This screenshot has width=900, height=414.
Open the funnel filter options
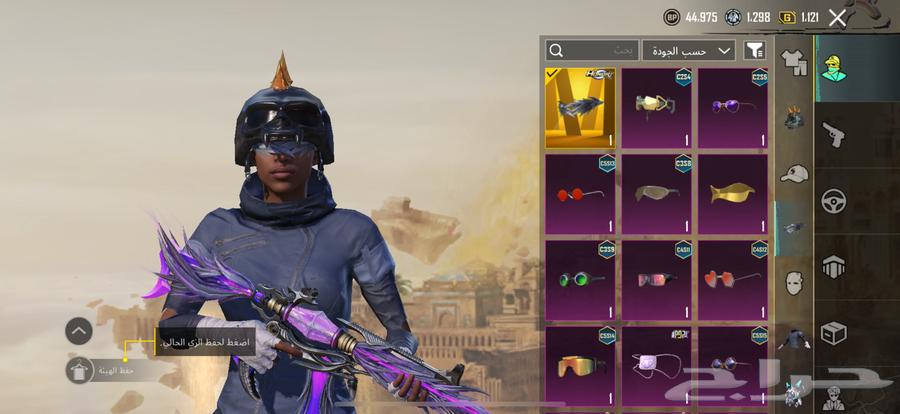755,50
